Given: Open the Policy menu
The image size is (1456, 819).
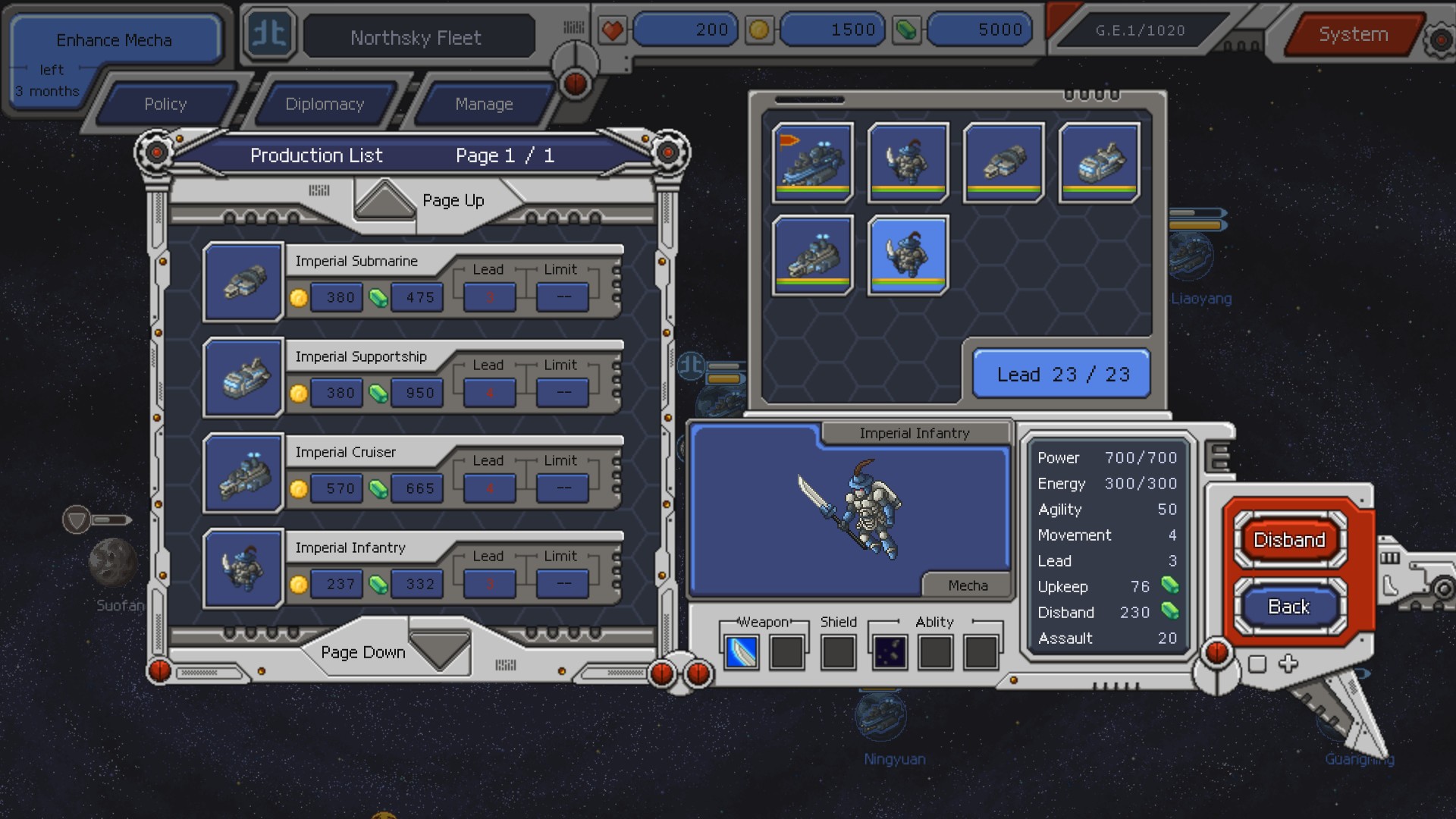Looking at the screenshot, I should pos(165,104).
